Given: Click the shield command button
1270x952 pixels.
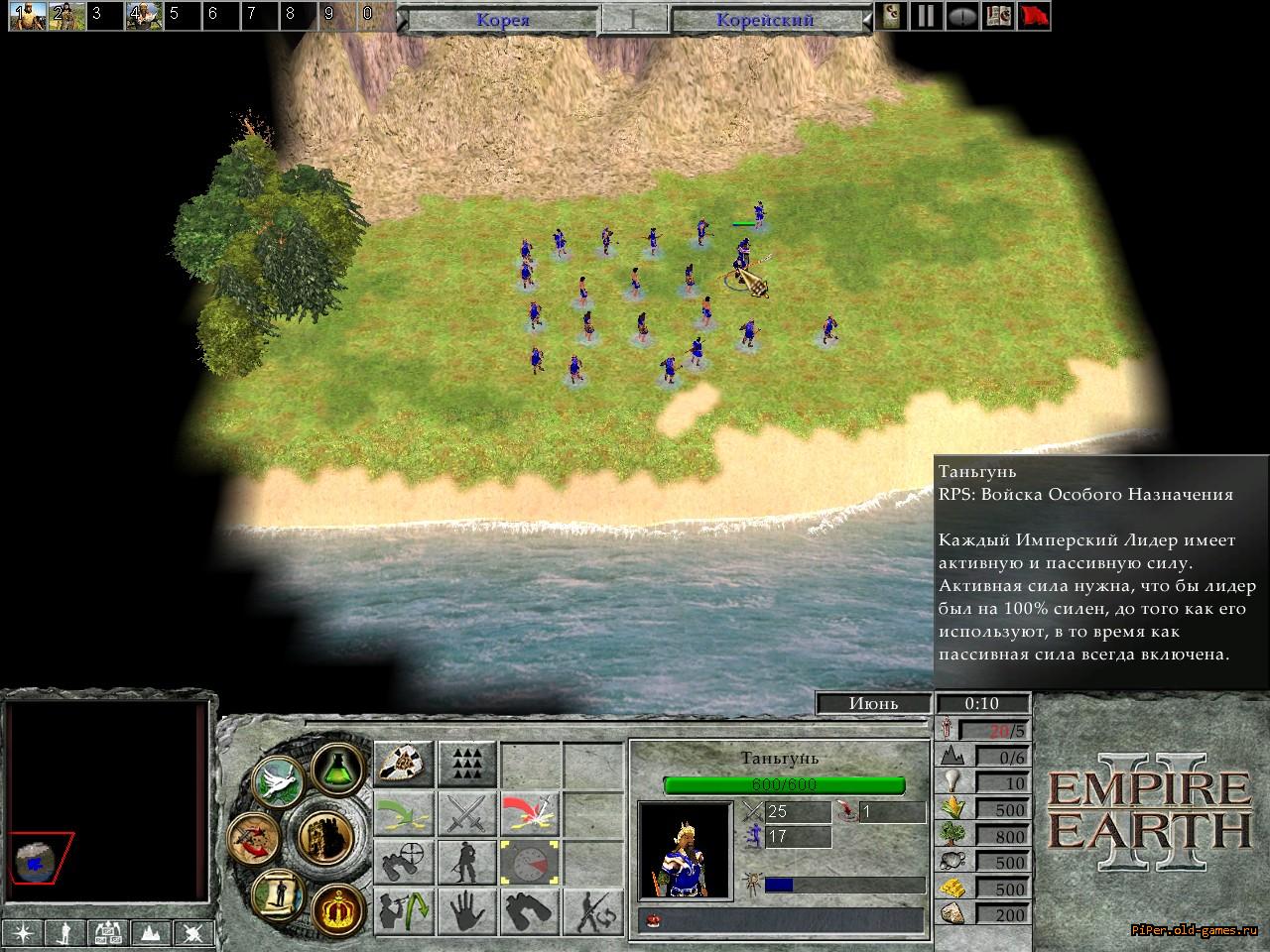Looking at the screenshot, I should [404, 764].
